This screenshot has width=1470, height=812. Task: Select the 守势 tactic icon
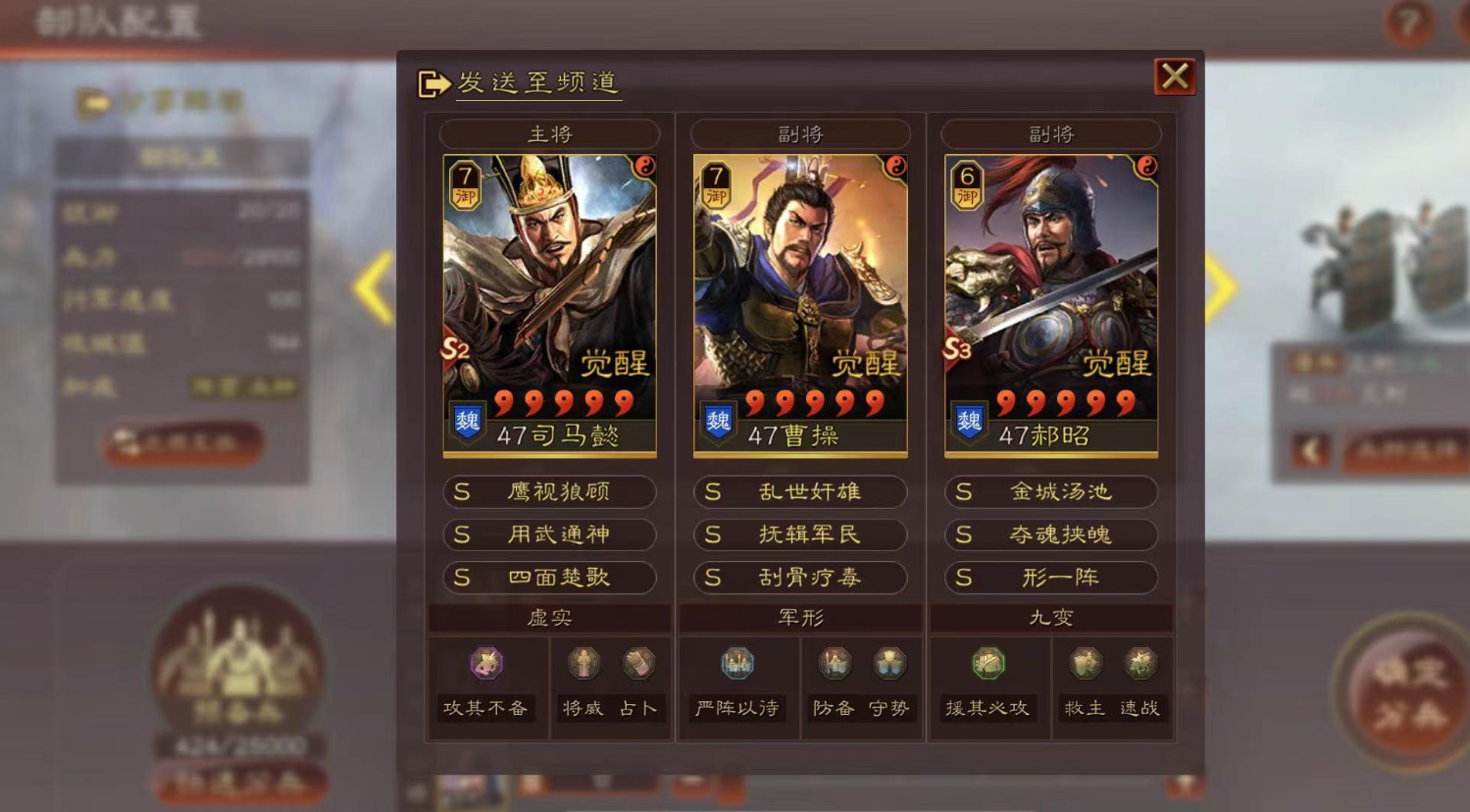tap(890, 663)
